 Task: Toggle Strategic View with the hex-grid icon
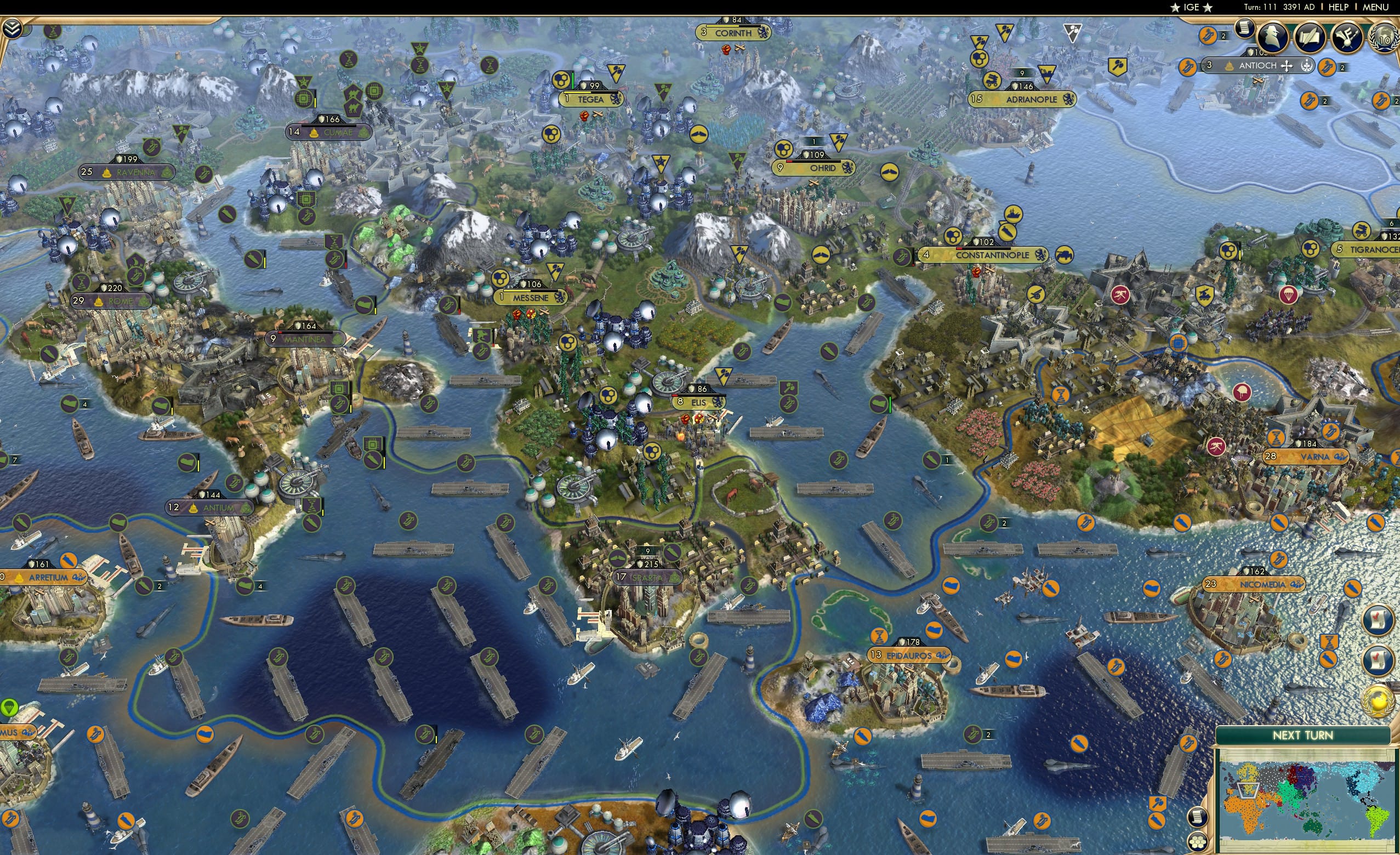coord(1199,841)
